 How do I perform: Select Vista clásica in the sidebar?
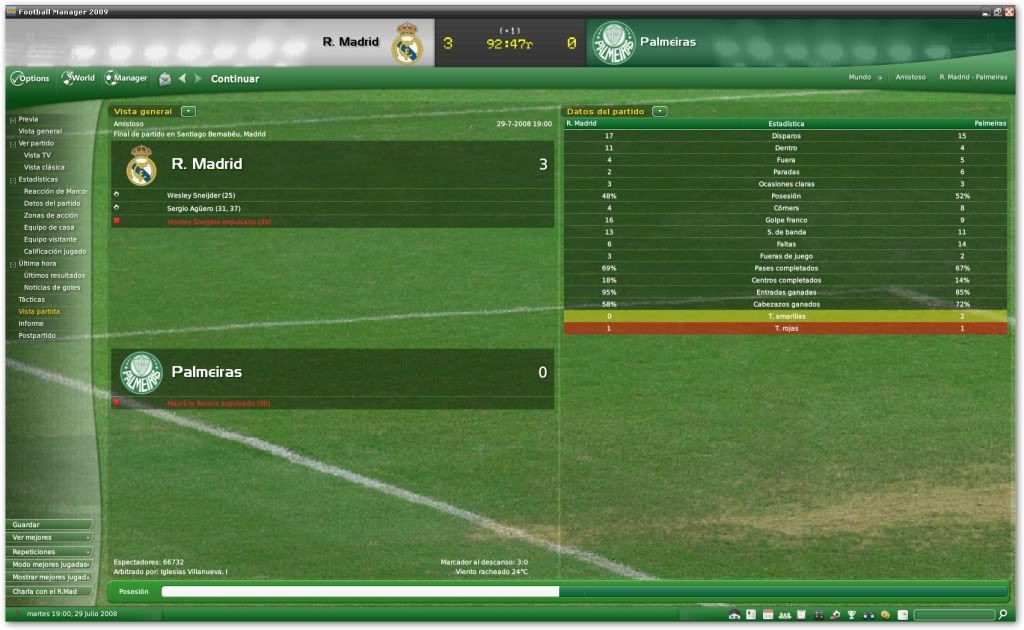(44, 167)
